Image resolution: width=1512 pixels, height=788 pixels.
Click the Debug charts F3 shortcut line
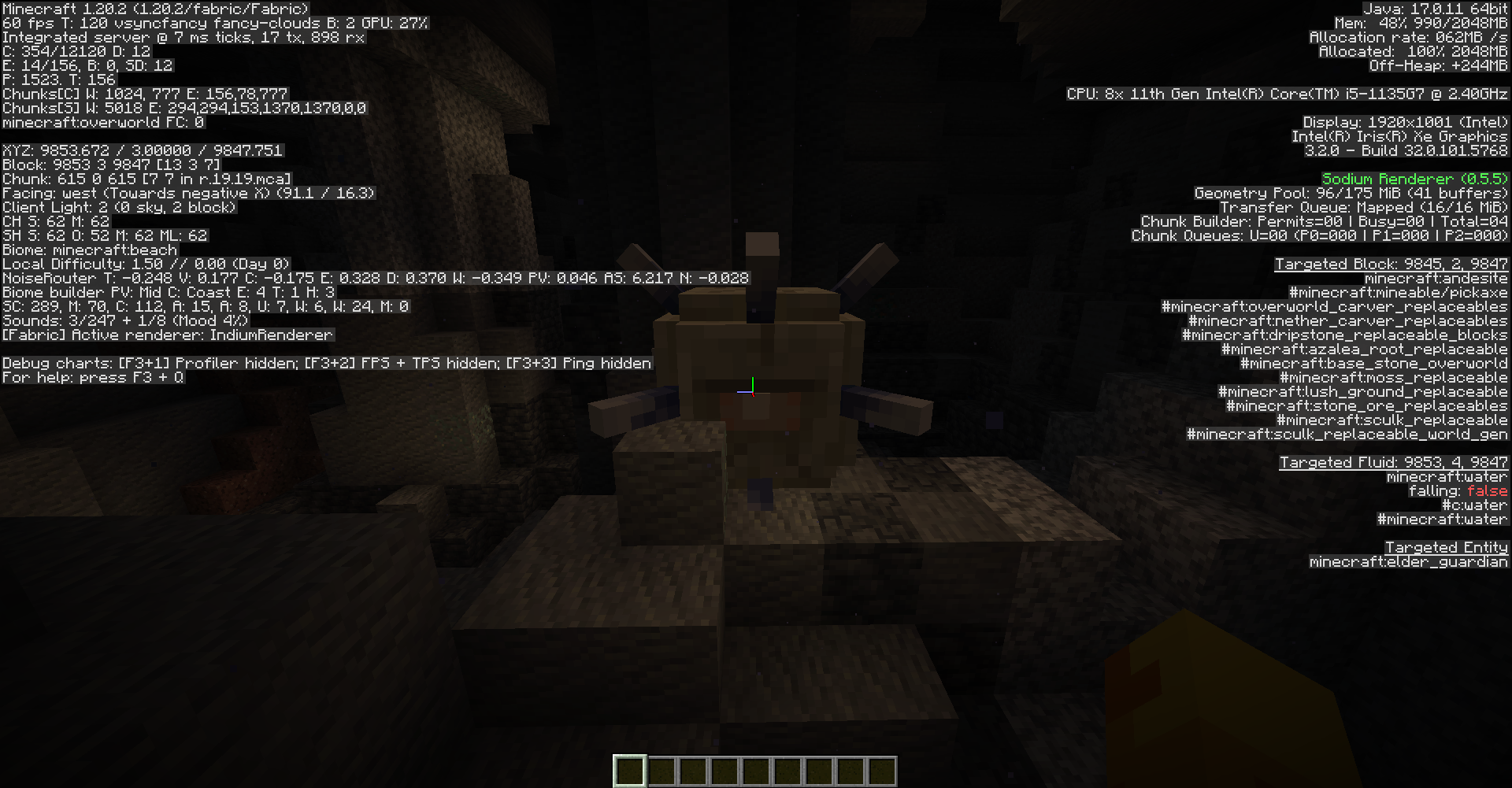[x=324, y=363]
